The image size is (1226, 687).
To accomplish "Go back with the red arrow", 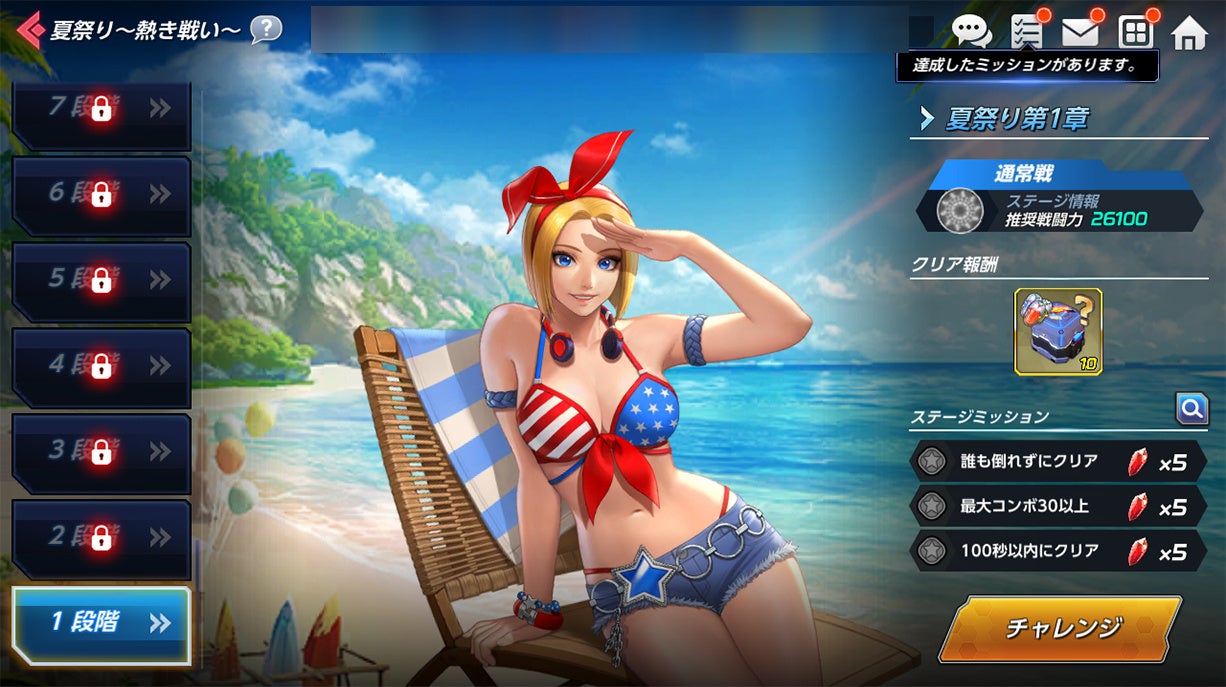I will point(30,30).
